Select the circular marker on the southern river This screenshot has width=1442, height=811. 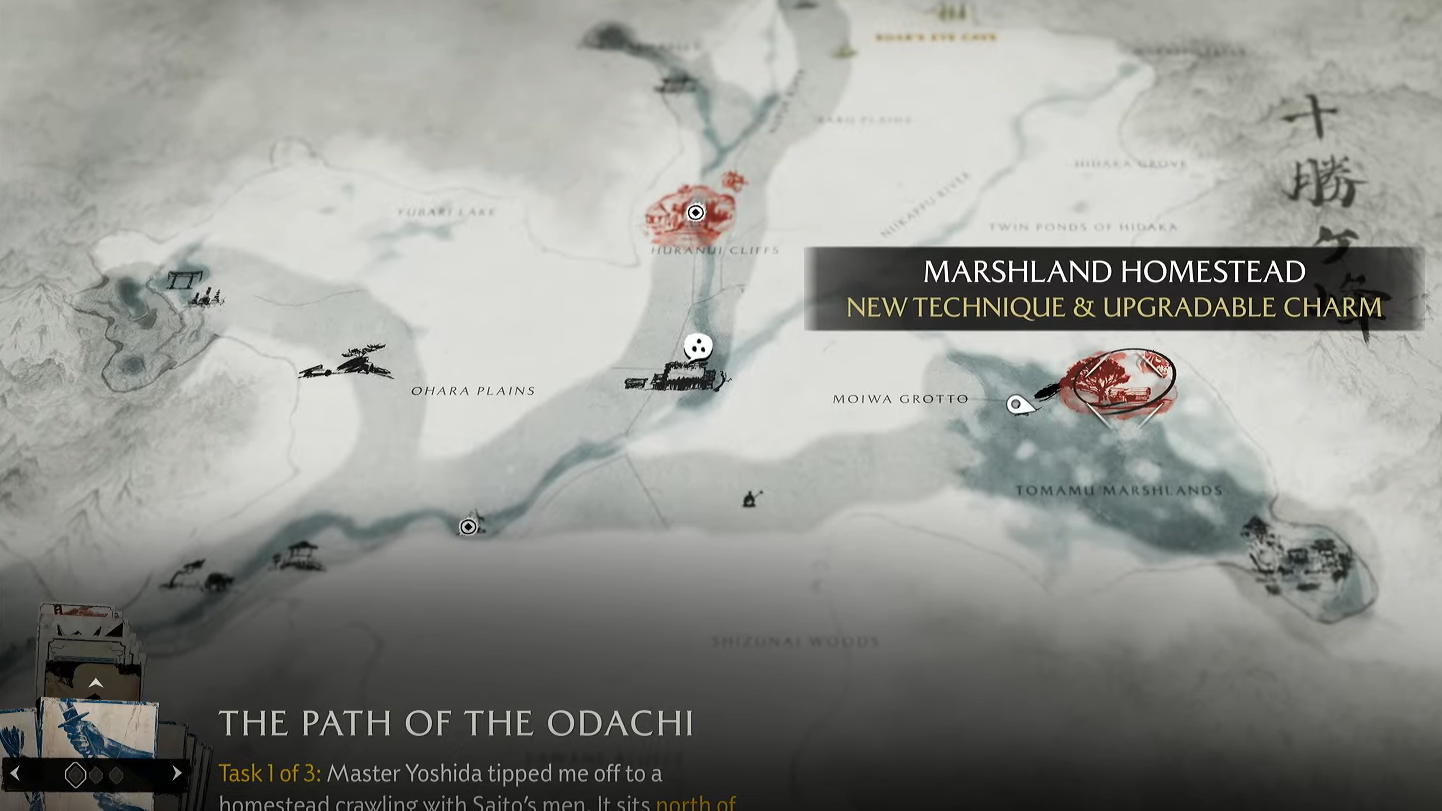coord(468,526)
